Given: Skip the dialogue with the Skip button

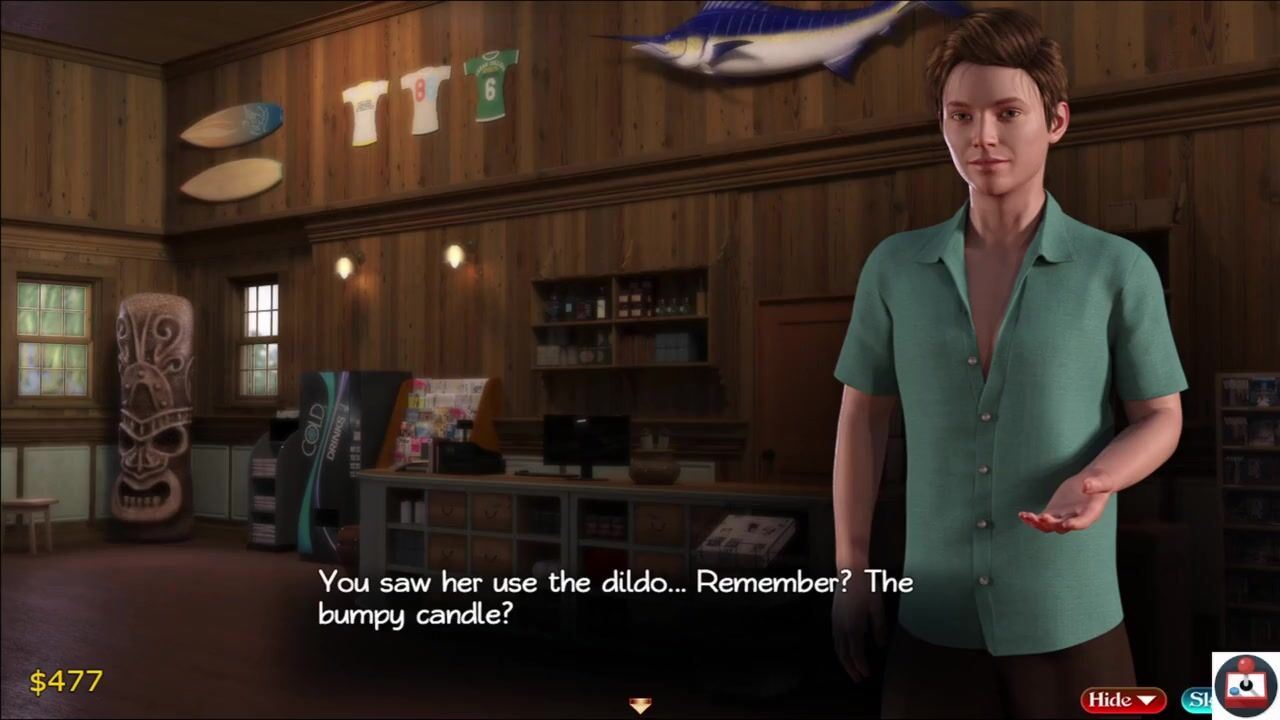Looking at the screenshot, I should point(1196,700).
